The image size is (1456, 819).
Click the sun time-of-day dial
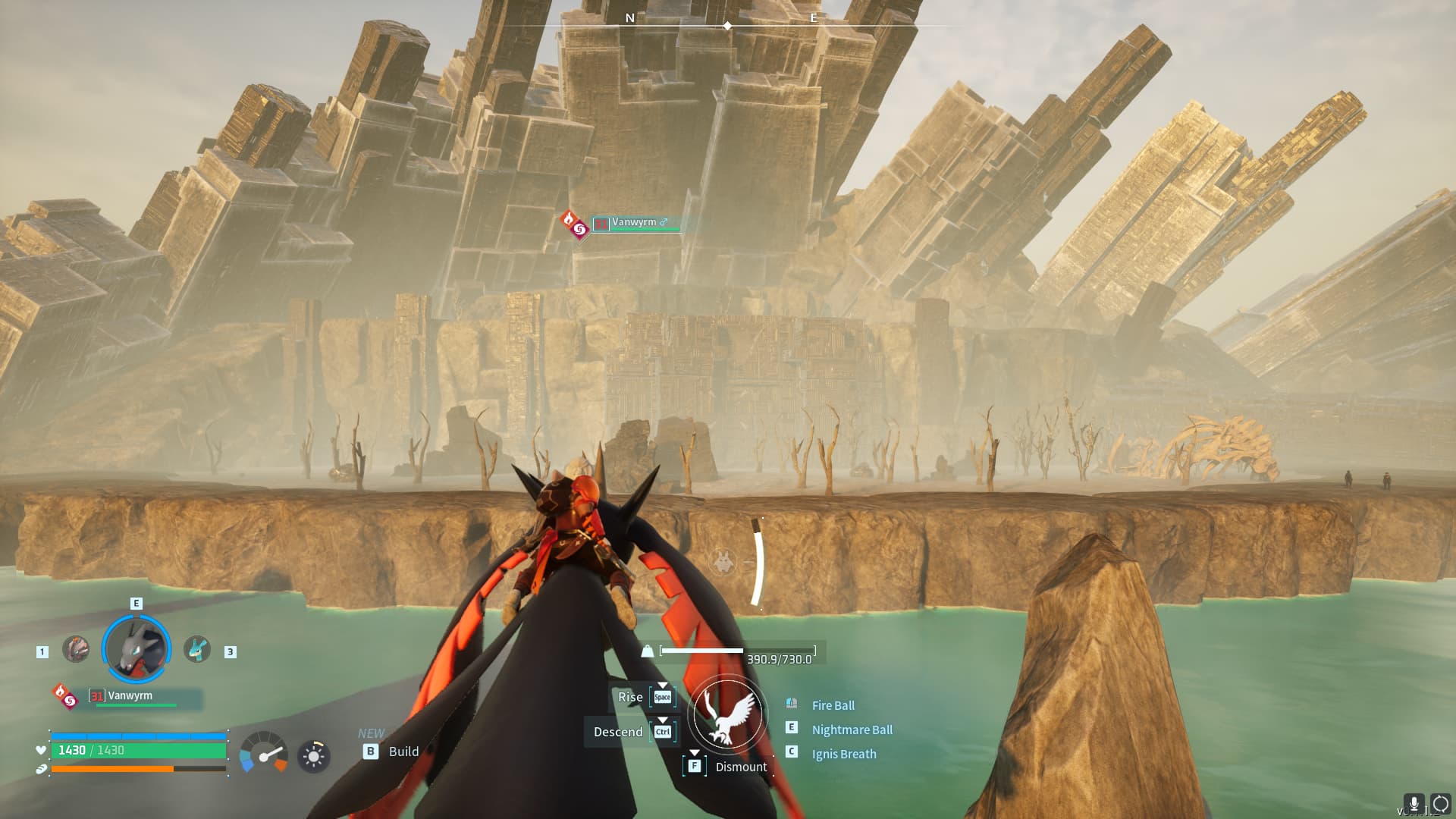coord(313,756)
